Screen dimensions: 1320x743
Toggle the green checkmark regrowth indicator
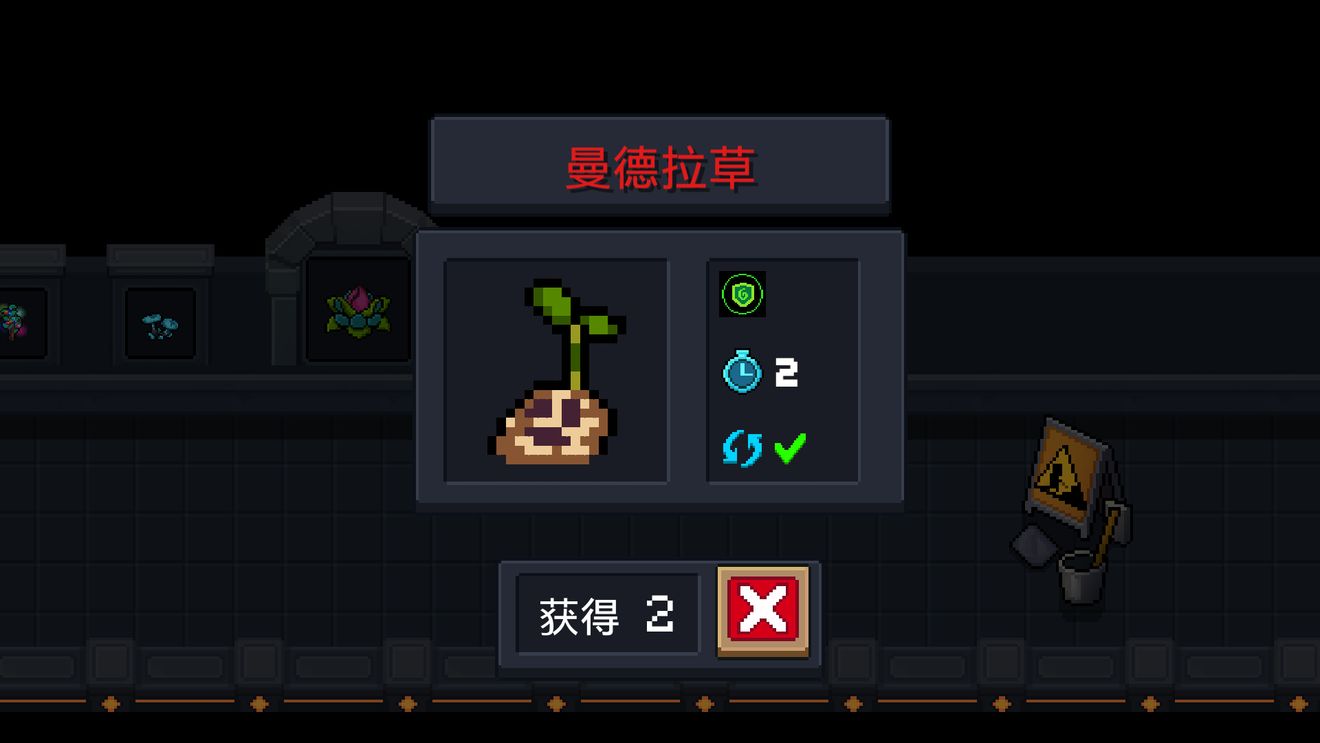coord(787,448)
